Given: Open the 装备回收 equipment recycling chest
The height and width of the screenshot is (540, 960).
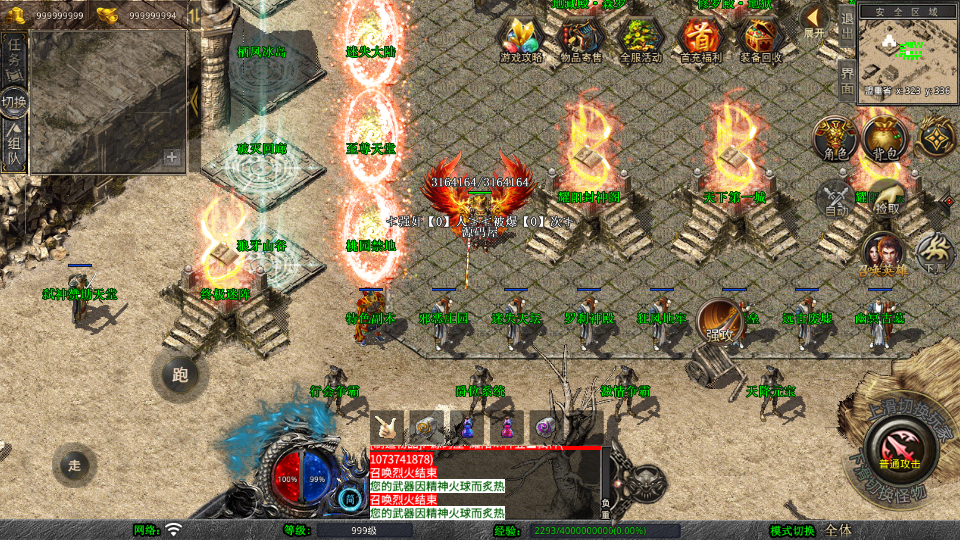Looking at the screenshot, I should pos(762,40).
